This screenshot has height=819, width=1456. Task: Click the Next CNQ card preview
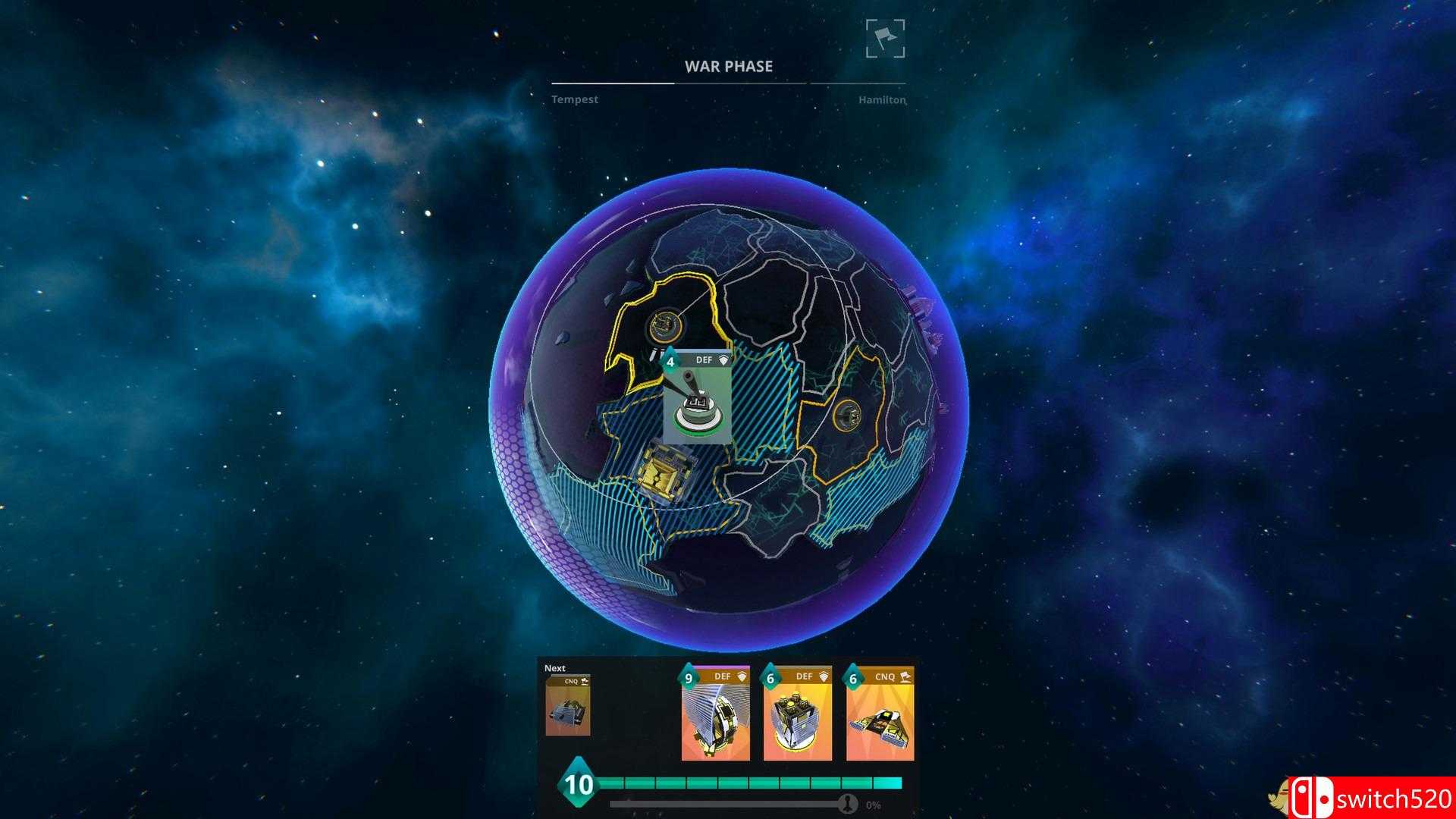(567, 706)
